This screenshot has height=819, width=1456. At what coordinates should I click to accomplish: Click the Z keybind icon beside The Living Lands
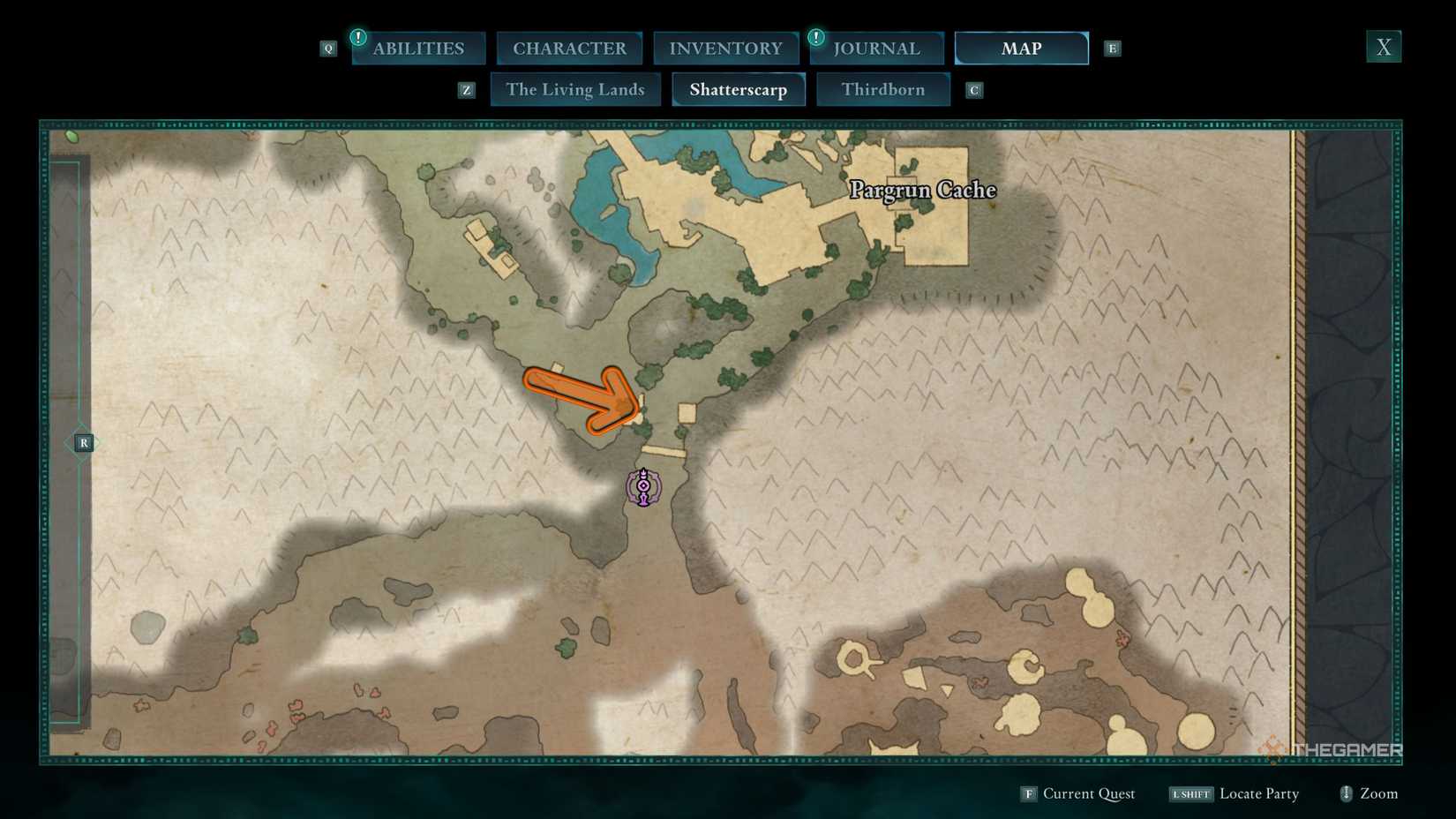coord(466,89)
